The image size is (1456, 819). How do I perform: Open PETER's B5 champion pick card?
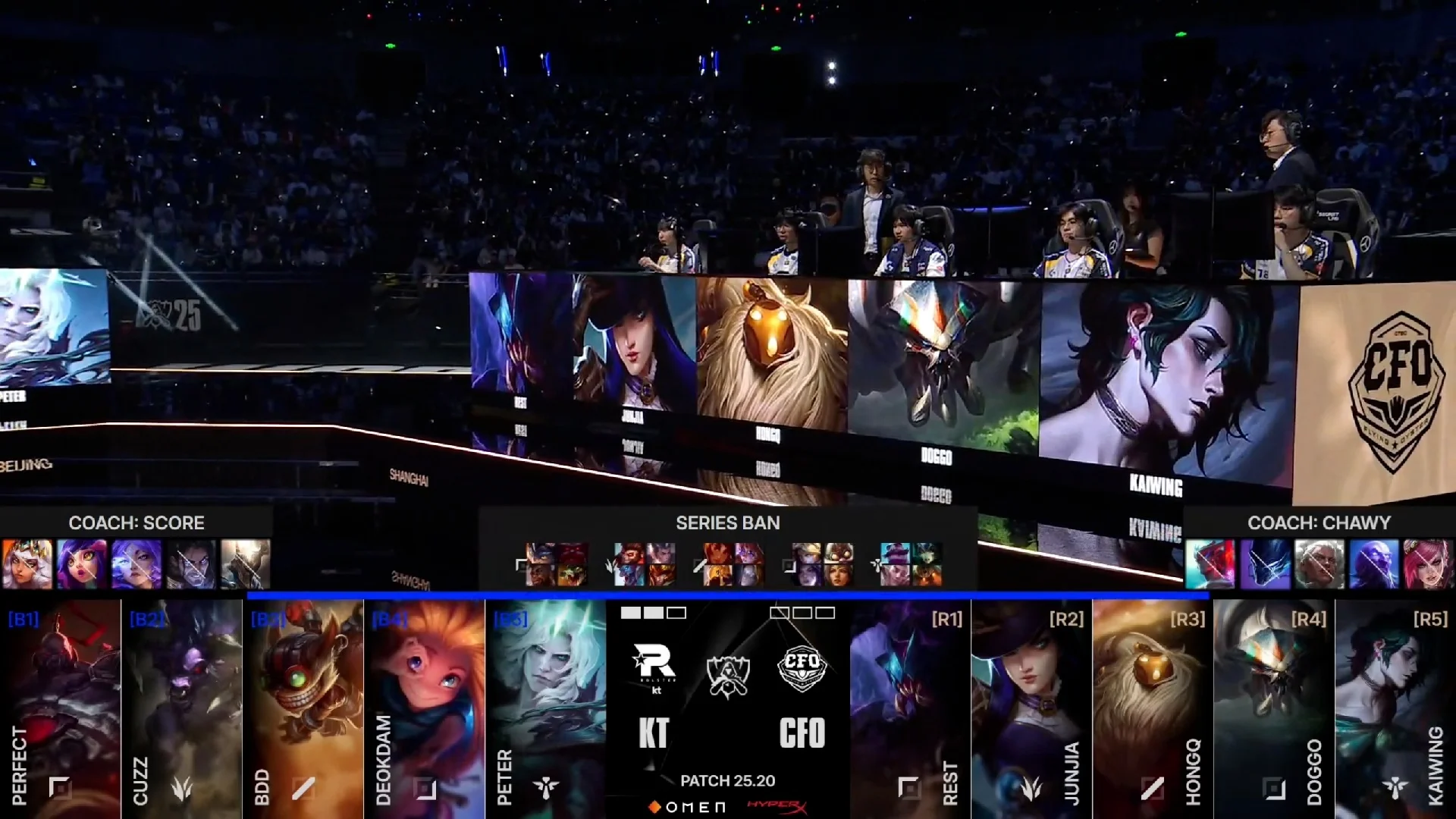(x=546, y=709)
